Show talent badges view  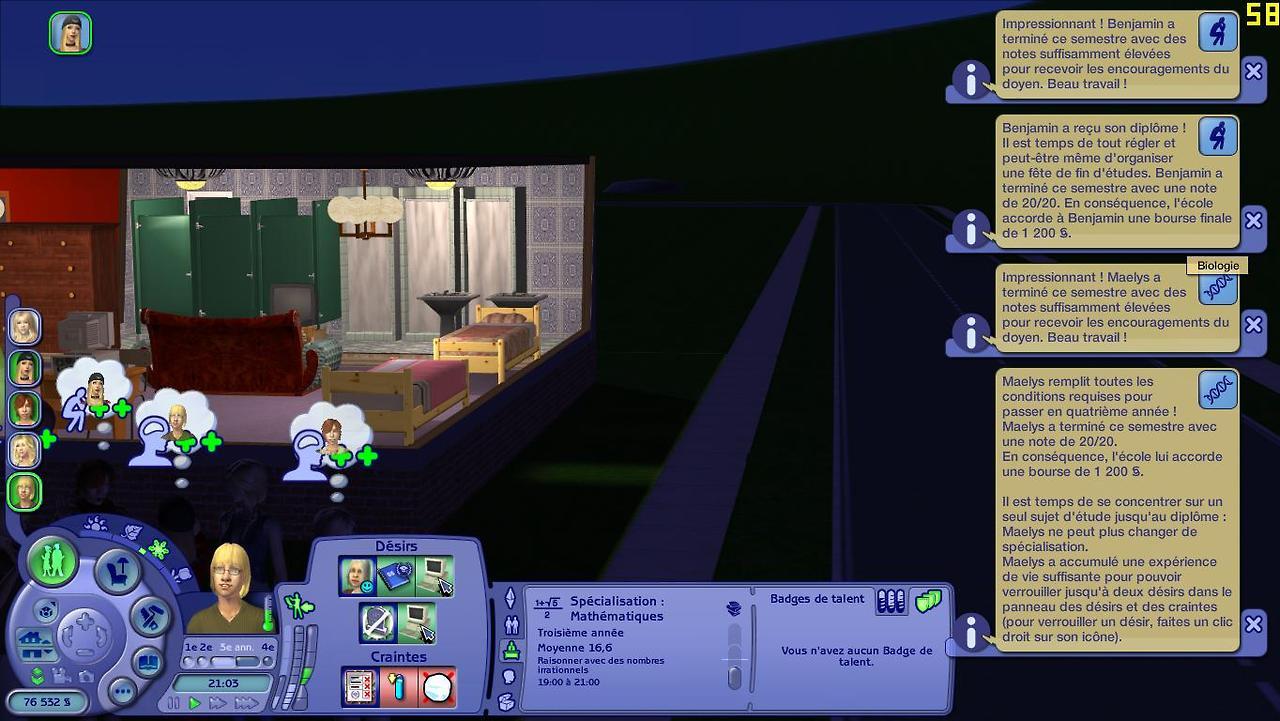pyautogui.click(x=928, y=601)
